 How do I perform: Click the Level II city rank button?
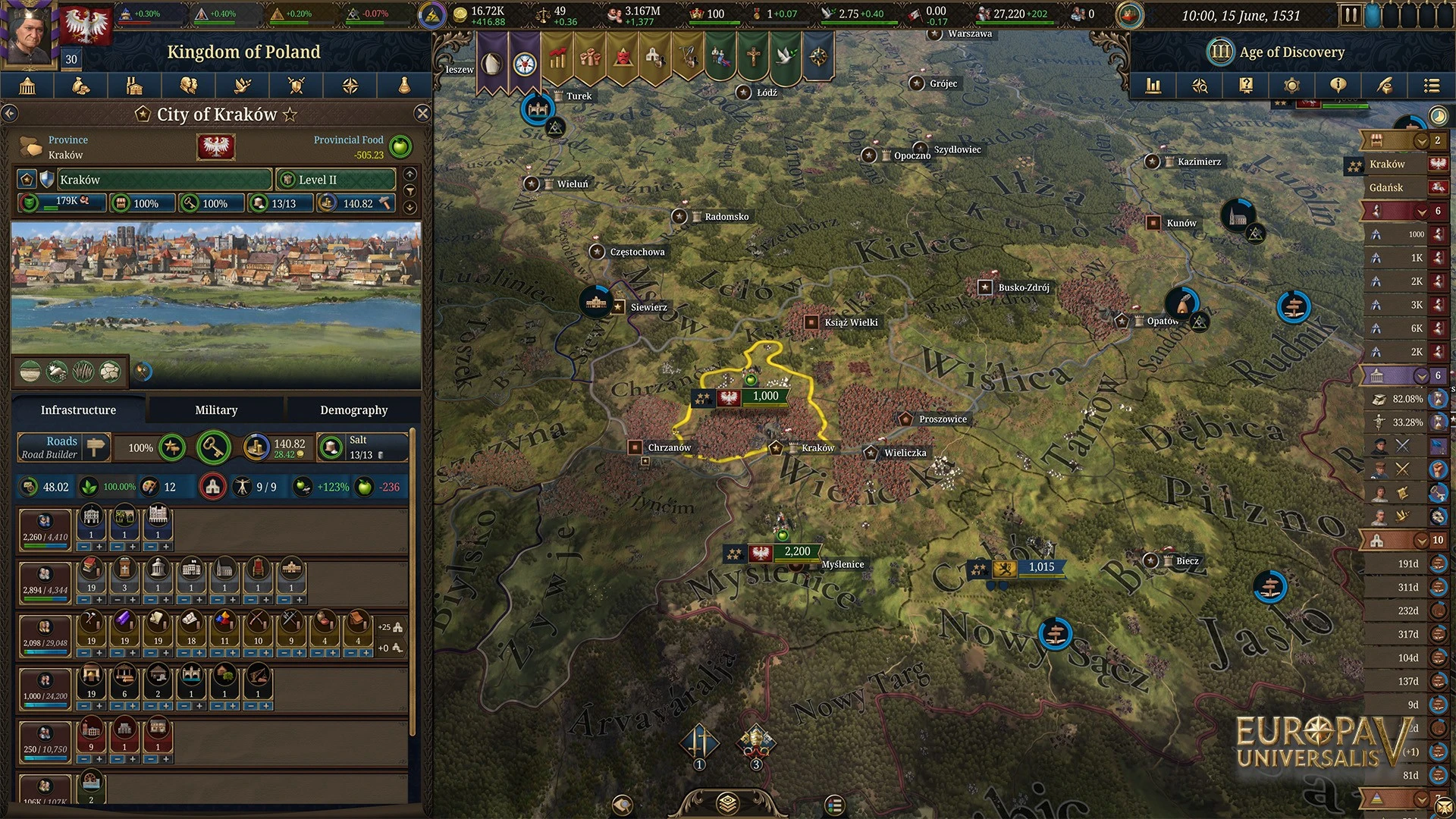point(335,180)
